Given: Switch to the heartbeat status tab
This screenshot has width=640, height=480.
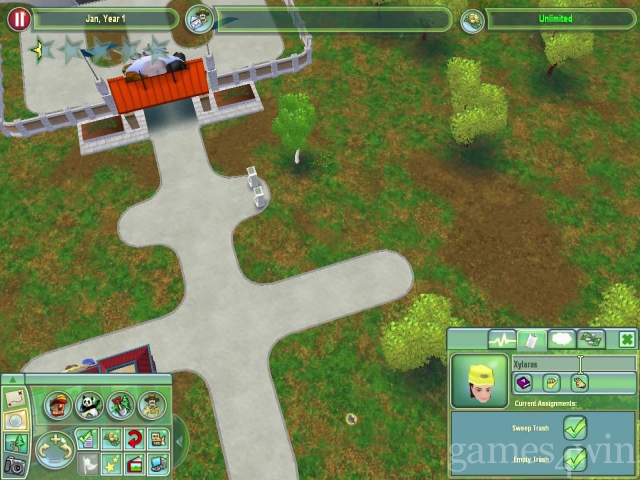Looking at the screenshot, I should [x=501, y=340].
